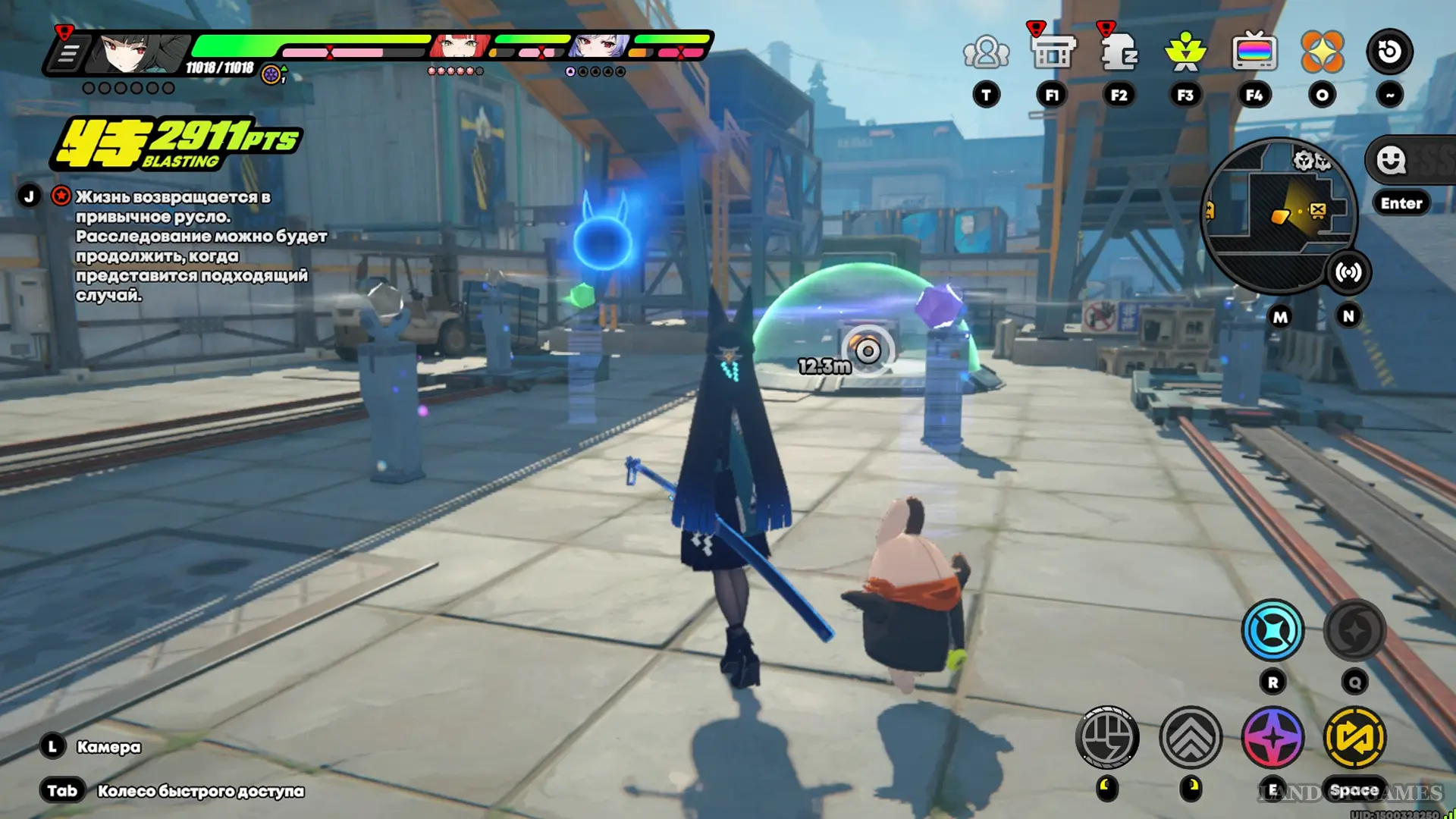Select the black-haired lead character portrait
The height and width of the screenshot is (819, 1456).
pyautogui.click(x=135, y=53)
